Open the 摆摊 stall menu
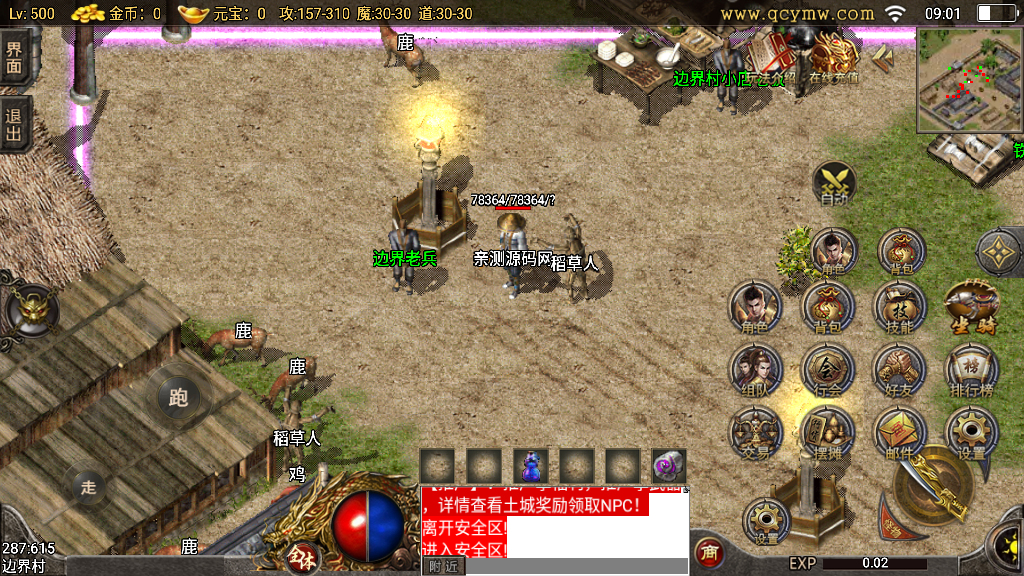This screenshot has height=576, width=1024. click(x=828, y=434)
